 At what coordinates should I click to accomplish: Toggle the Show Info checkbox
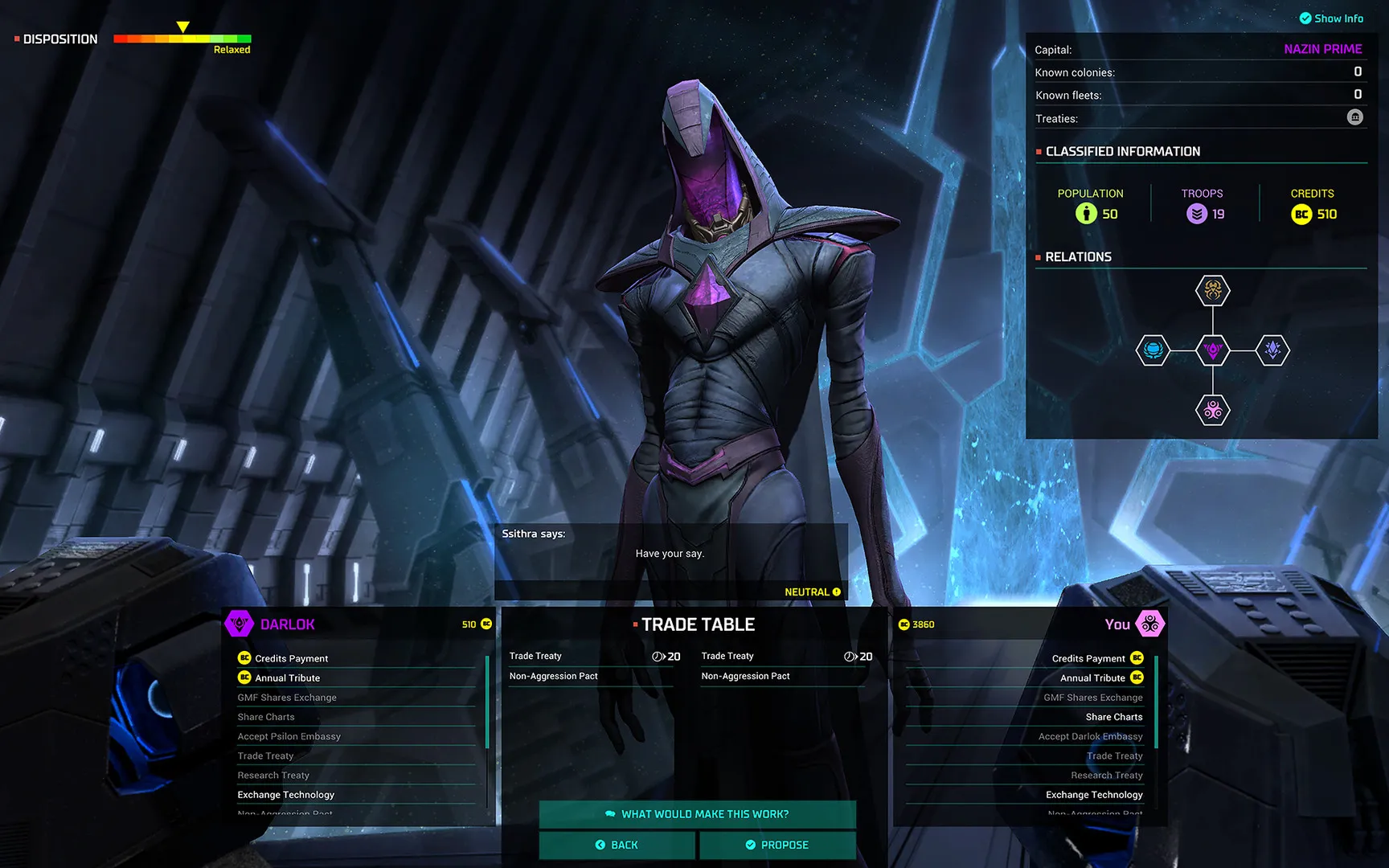coord(1305,18)
